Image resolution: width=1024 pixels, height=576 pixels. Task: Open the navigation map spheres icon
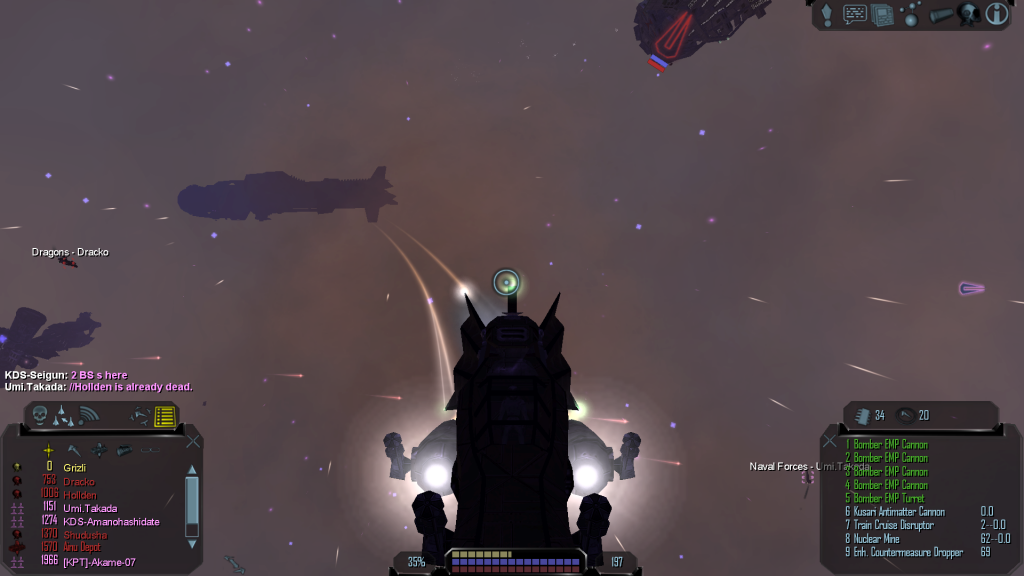pos(910,14)
